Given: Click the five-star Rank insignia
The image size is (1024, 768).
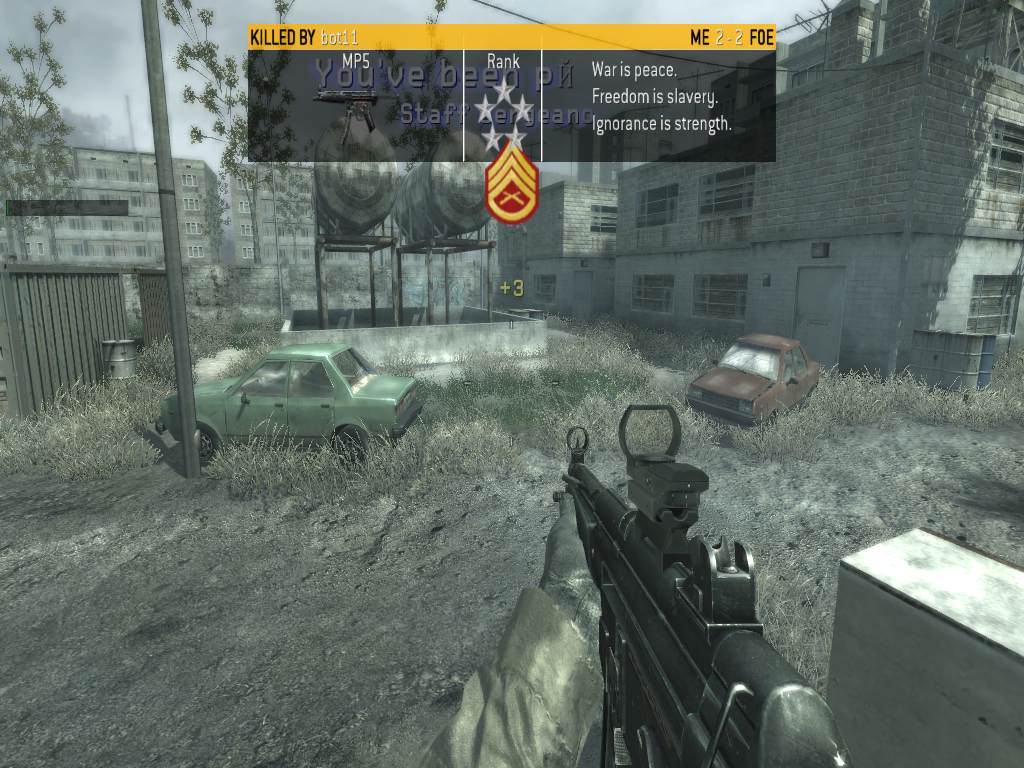Looking at the screenshot, I should coord(503,112).
